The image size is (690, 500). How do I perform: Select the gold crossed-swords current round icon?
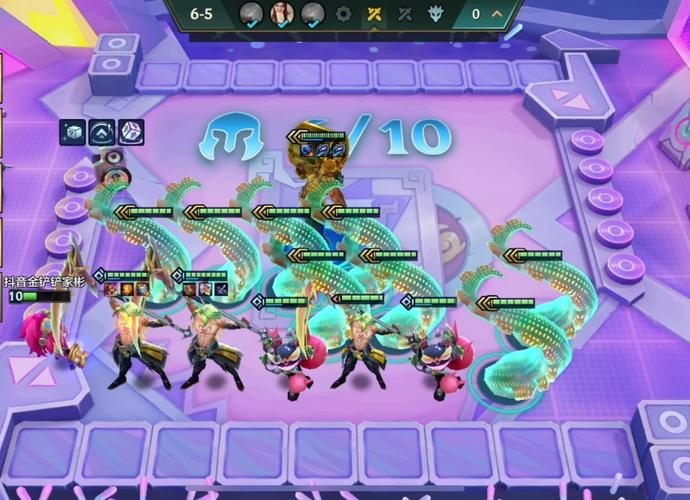tap(374, 14)
